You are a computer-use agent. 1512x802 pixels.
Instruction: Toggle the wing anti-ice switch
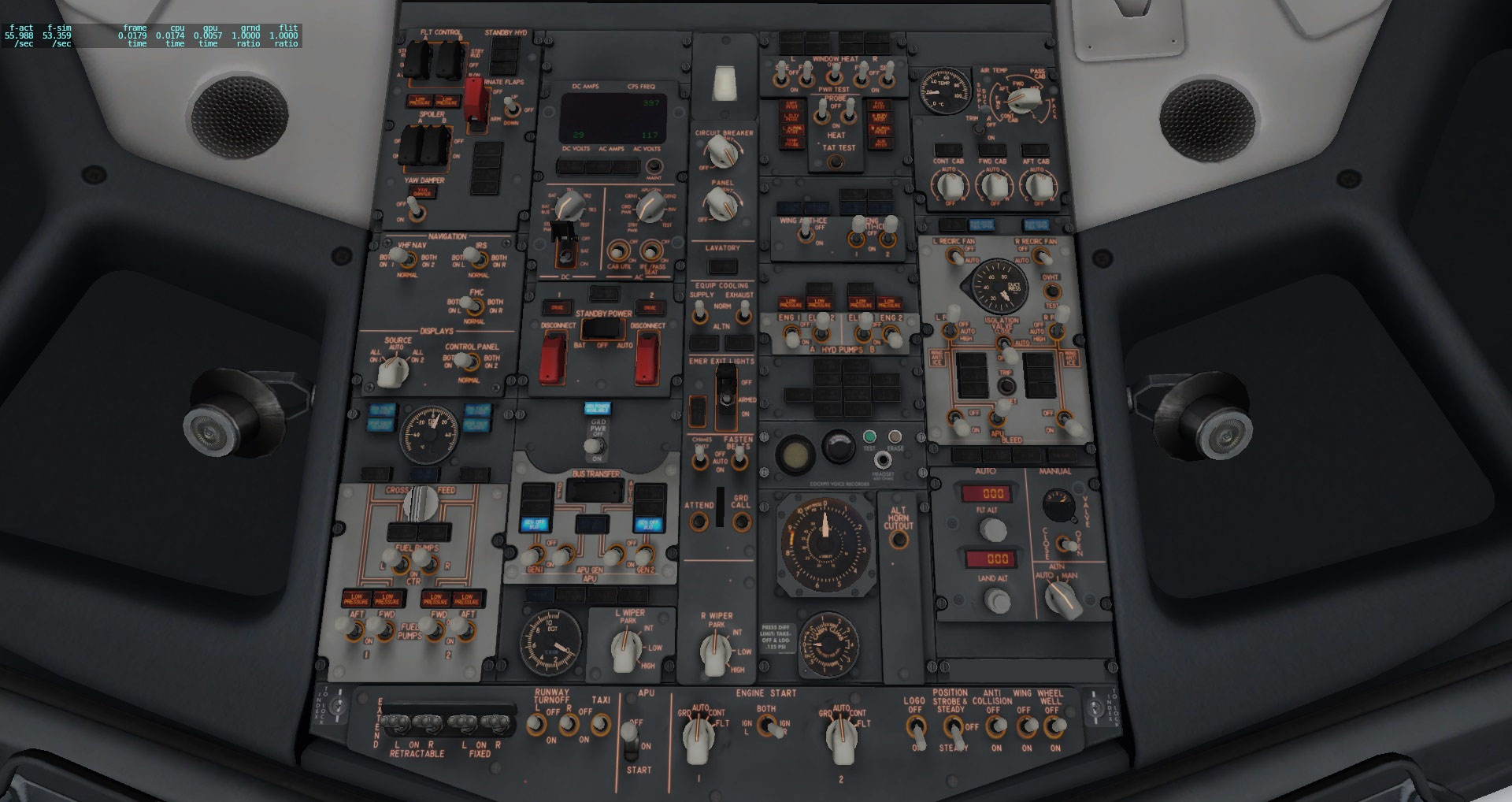[806, 233]
